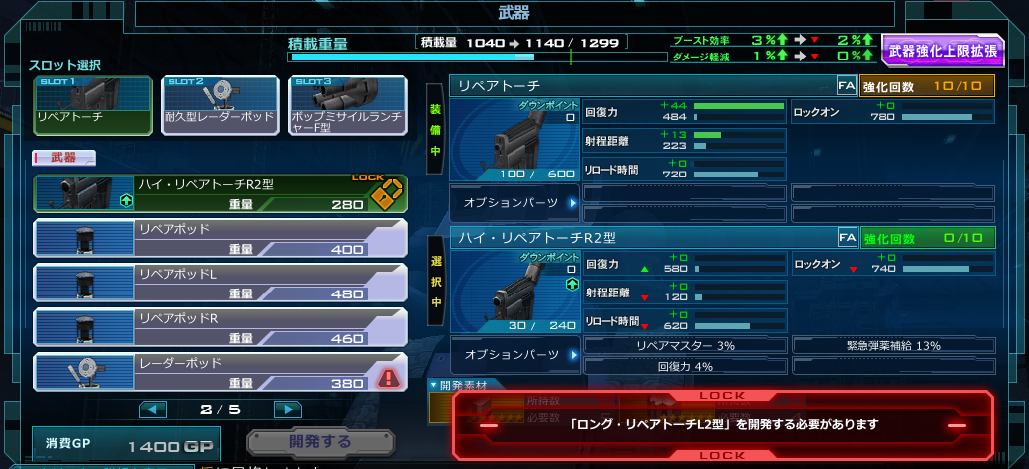The height and width of the screenshot is (469, 1029).
Task: Go to previous weapon list page
Action: [x=153, y=409]
